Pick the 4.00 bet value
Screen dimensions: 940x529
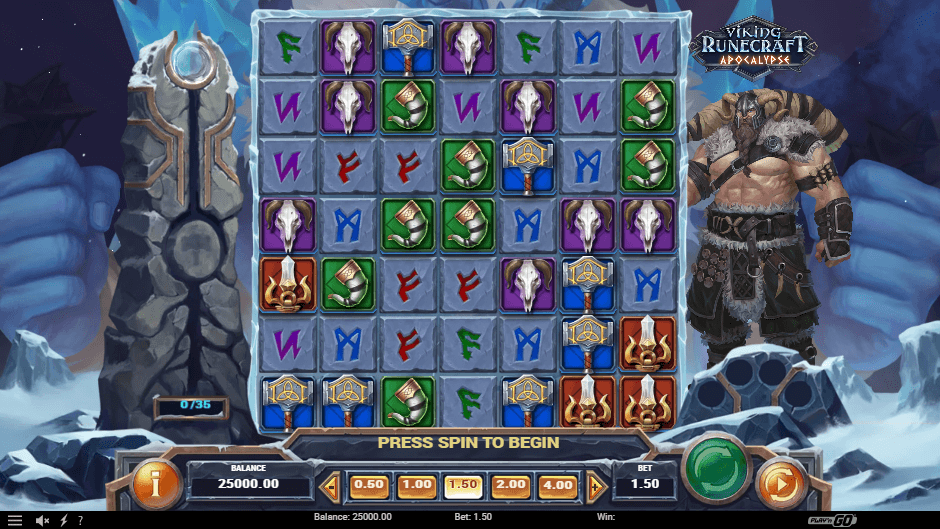click(557, 485)
